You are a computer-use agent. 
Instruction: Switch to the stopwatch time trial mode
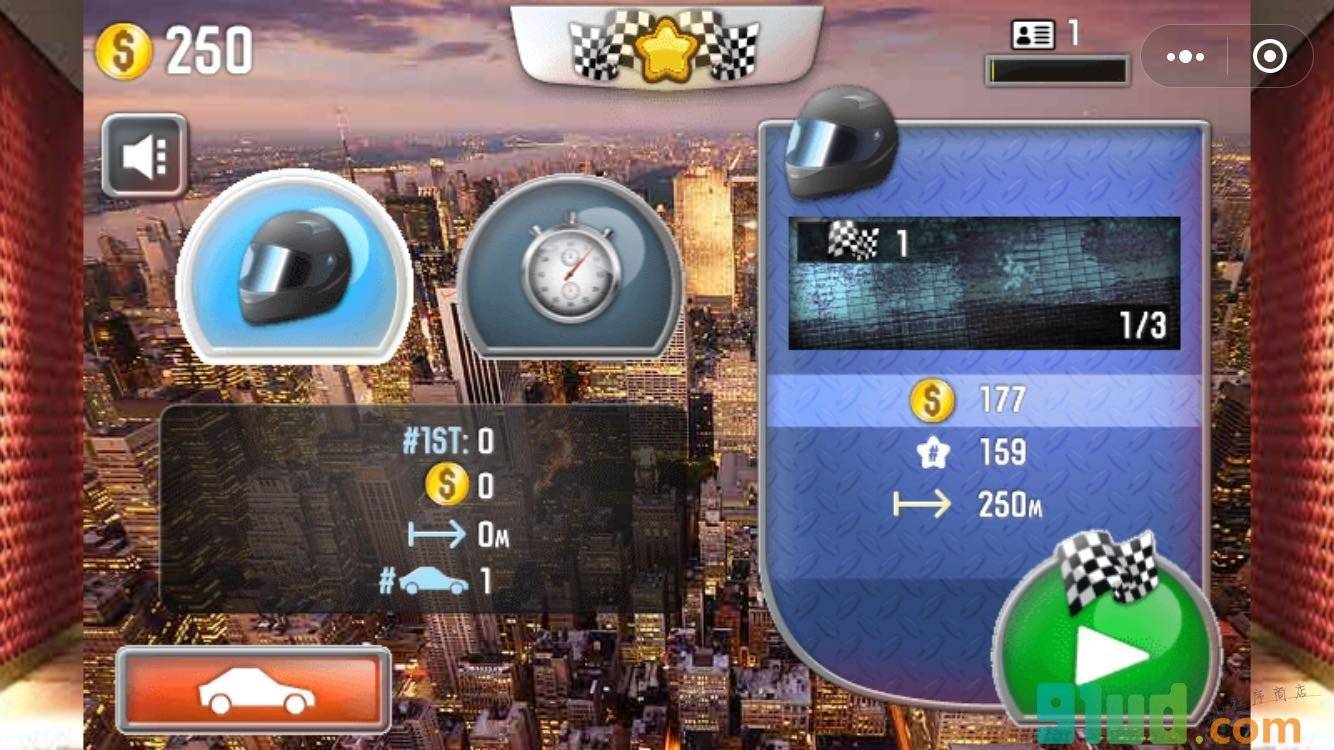[x=569, y=268]
